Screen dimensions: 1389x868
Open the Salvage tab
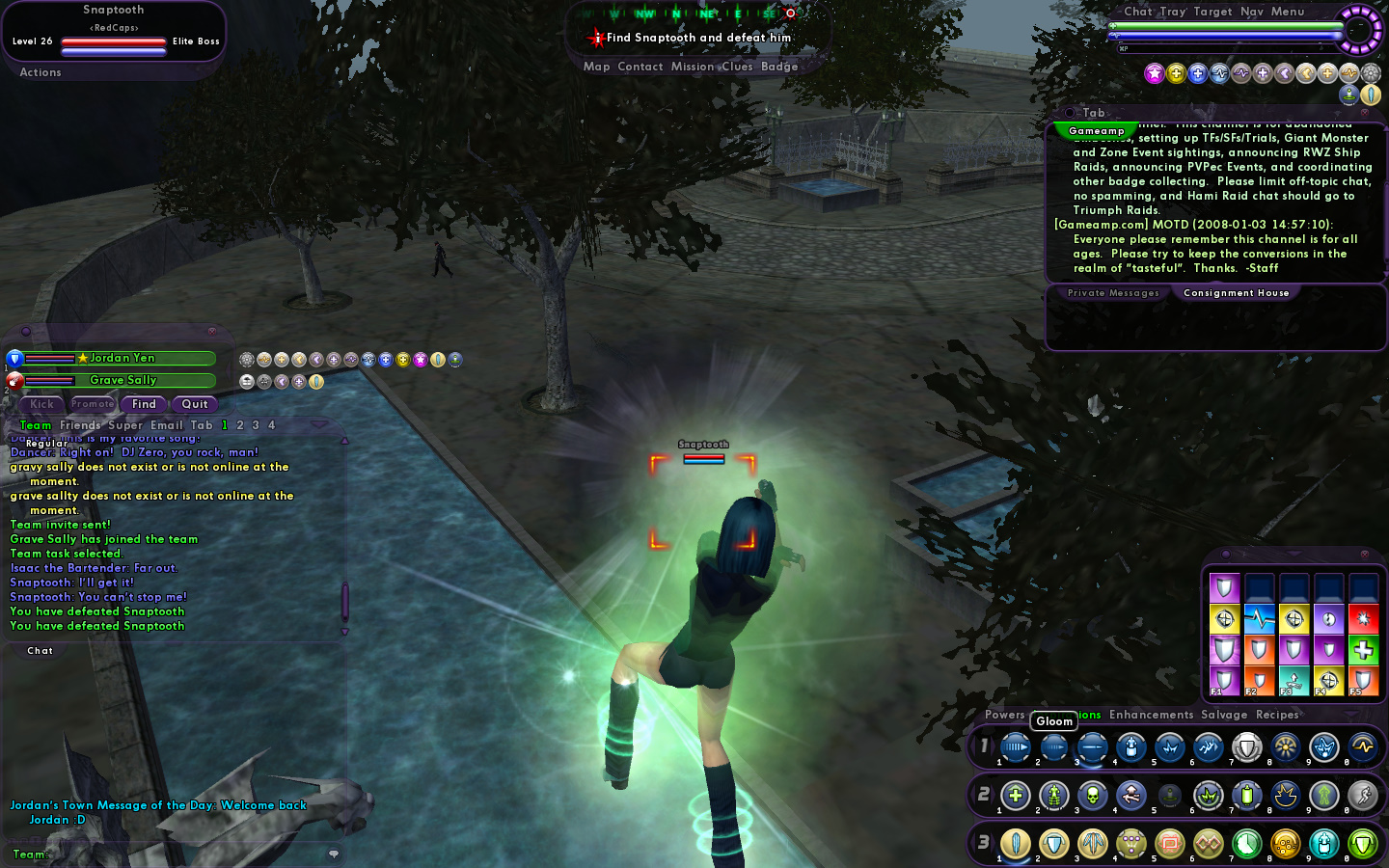click(1224, 715)
